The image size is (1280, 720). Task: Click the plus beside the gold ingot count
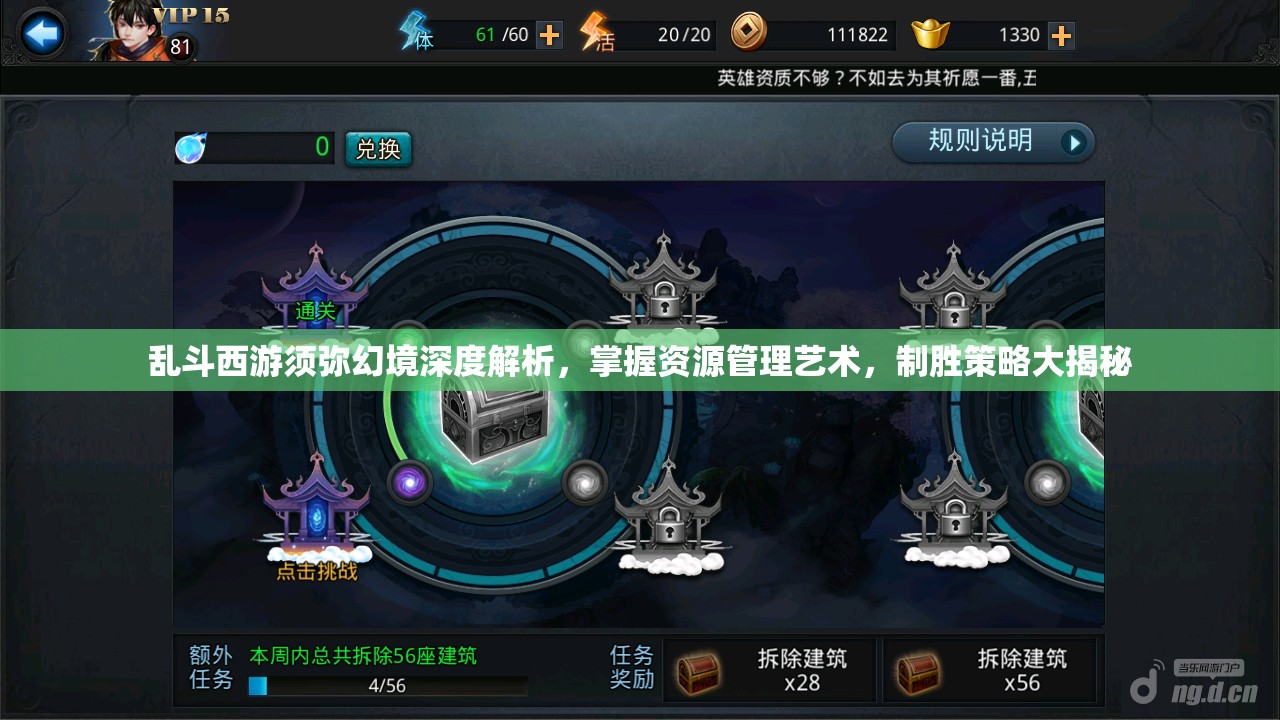point(1060,33)
